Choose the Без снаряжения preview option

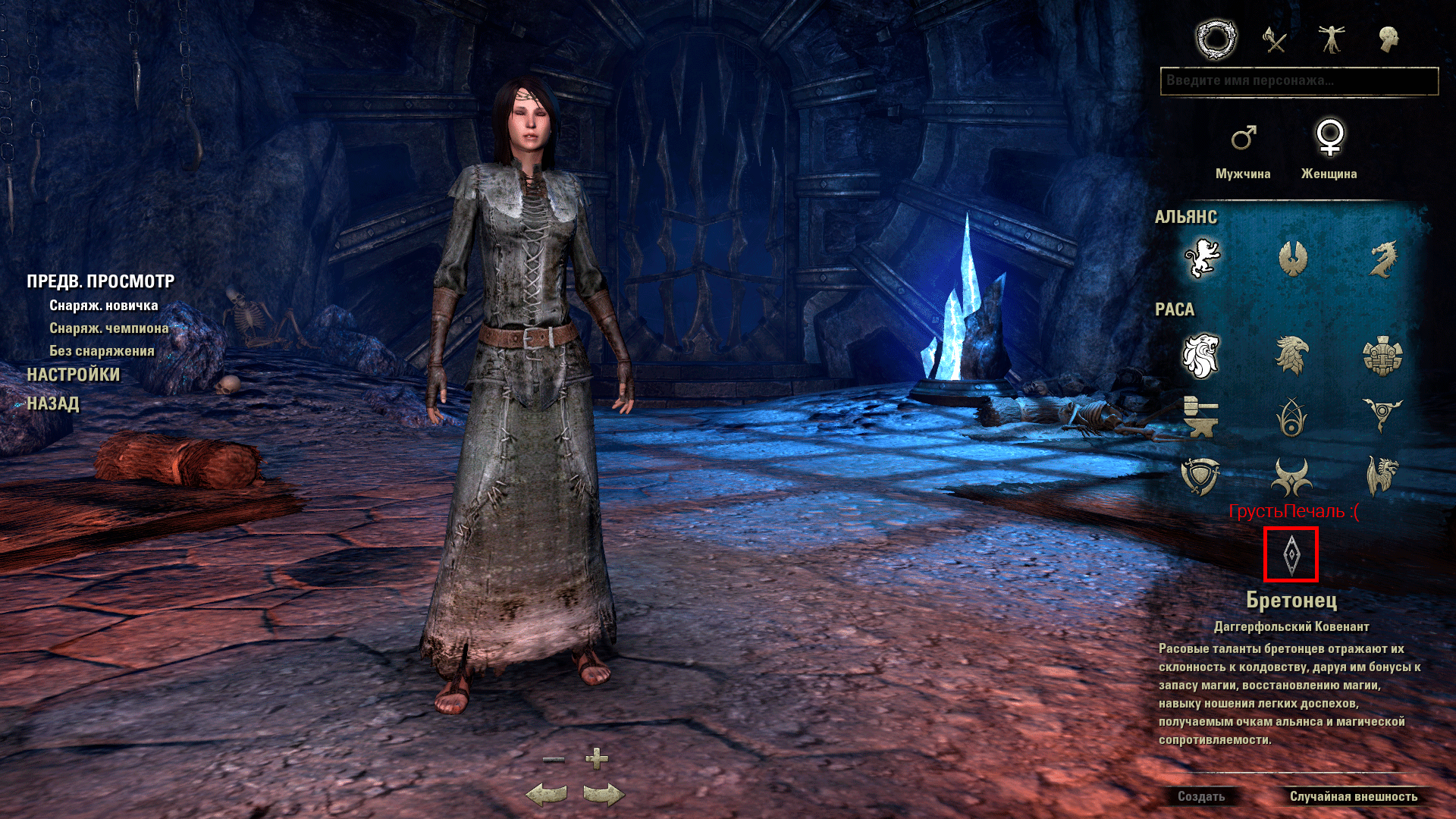[102, 351]
